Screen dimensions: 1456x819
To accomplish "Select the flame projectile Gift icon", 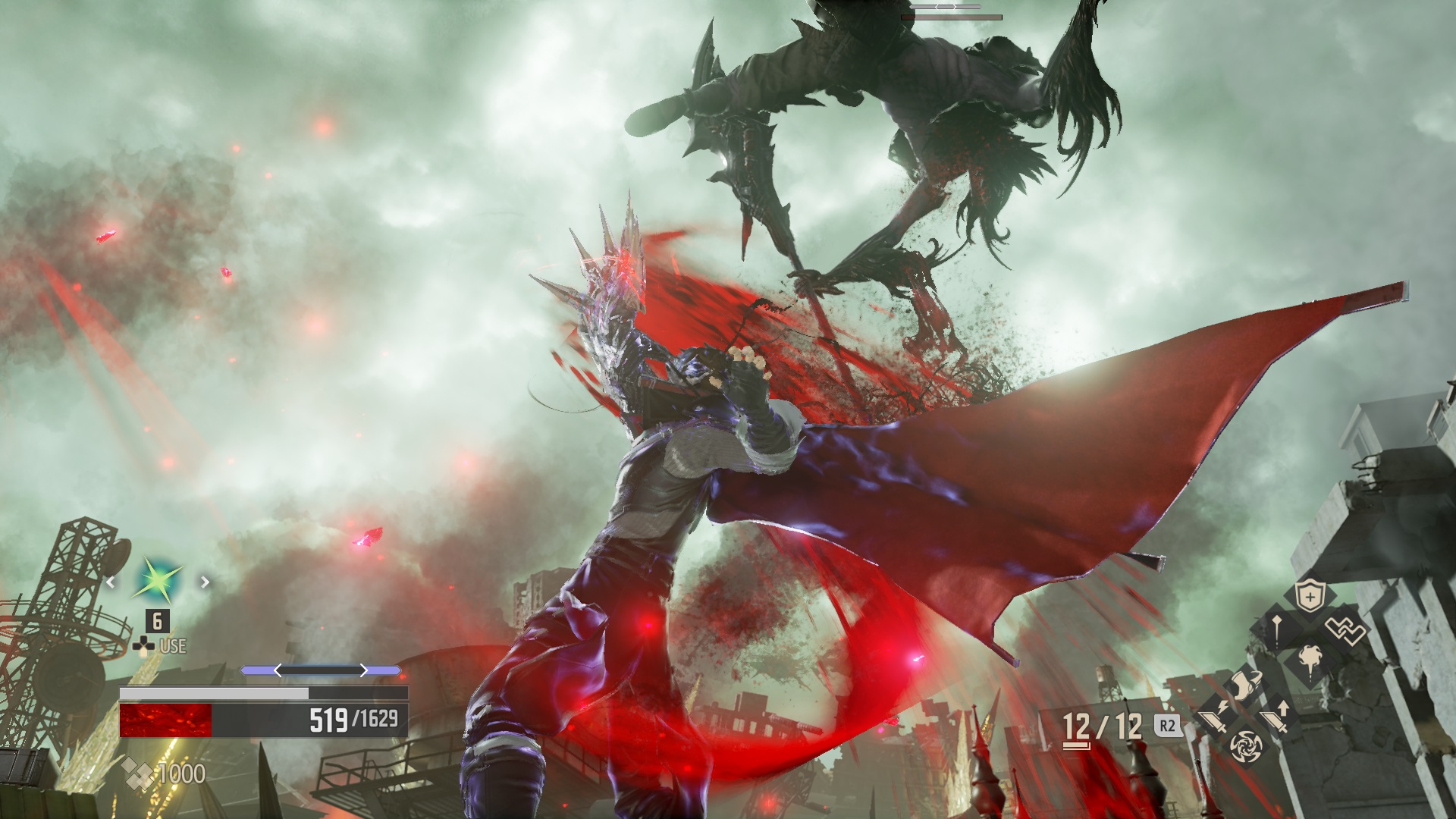I will 1310,660.
